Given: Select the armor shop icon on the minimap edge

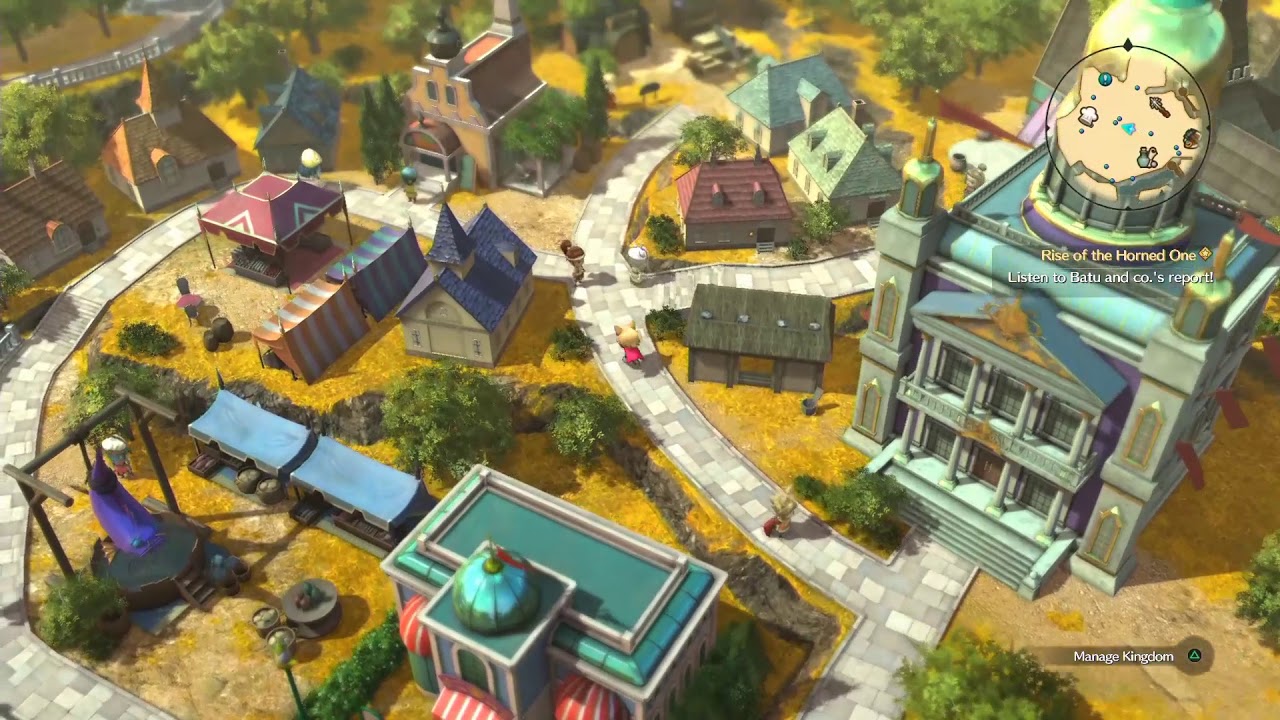Looking at the screenshot, I should [x=1190, y=137].
